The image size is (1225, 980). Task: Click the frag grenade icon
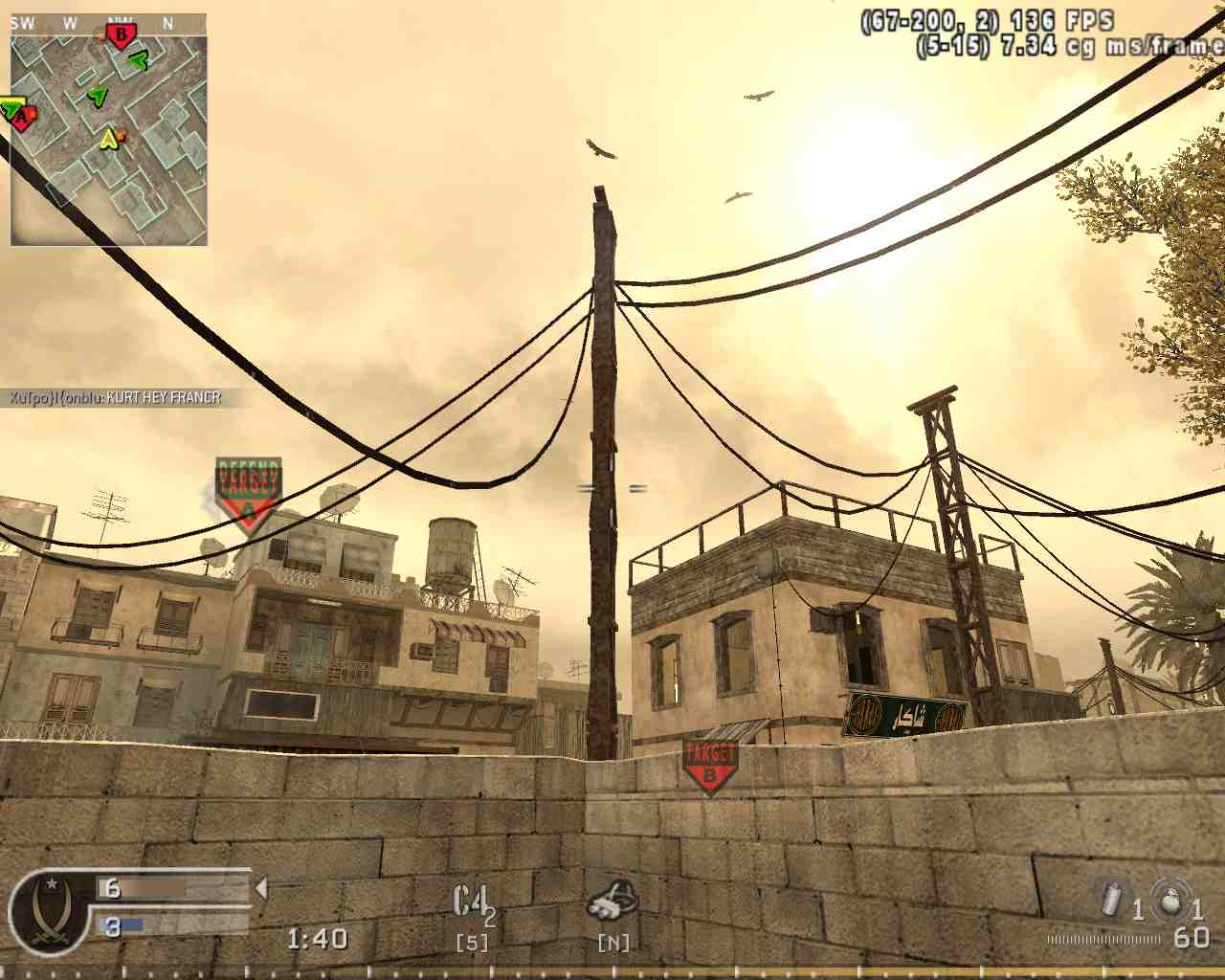click(x=1169, y=900)
